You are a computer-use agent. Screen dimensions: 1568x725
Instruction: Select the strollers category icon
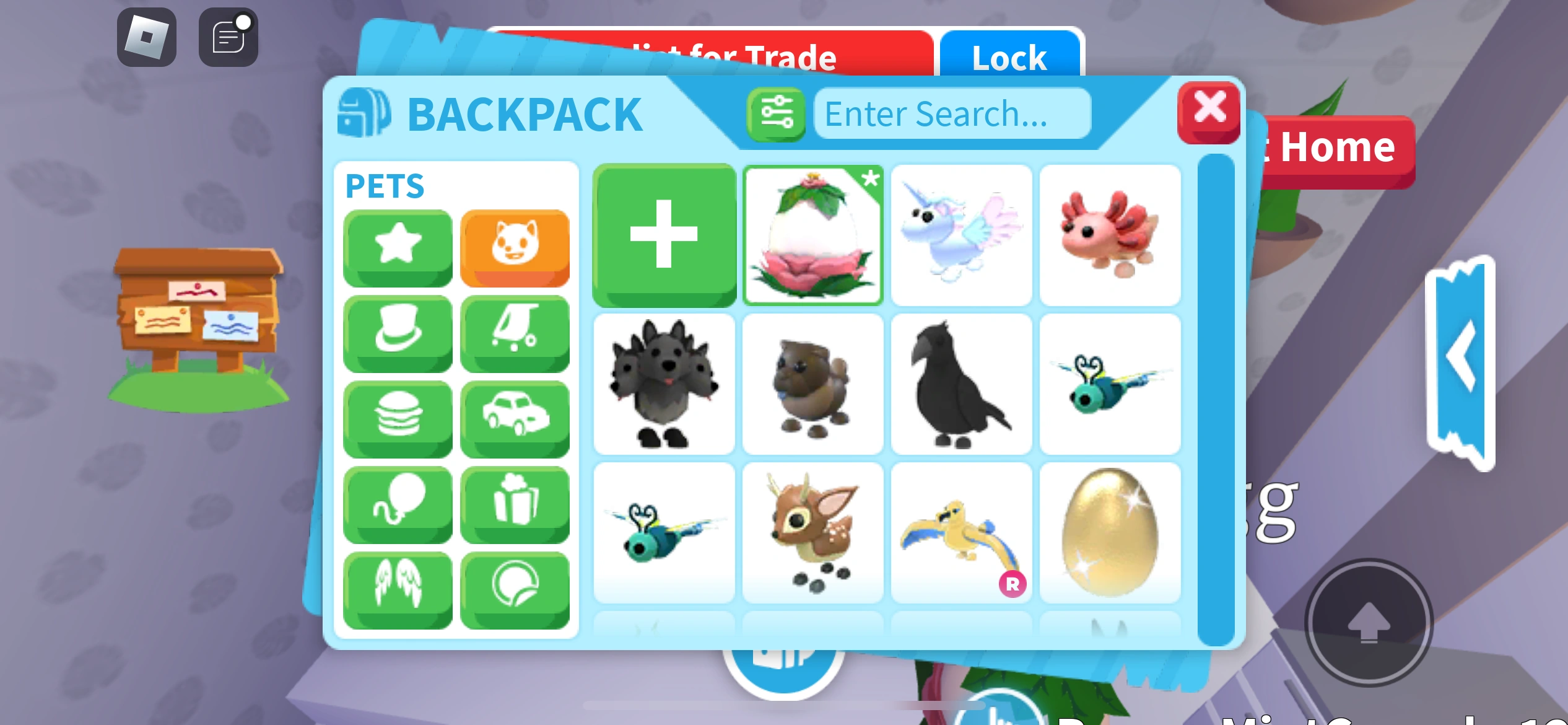point(516,332)
